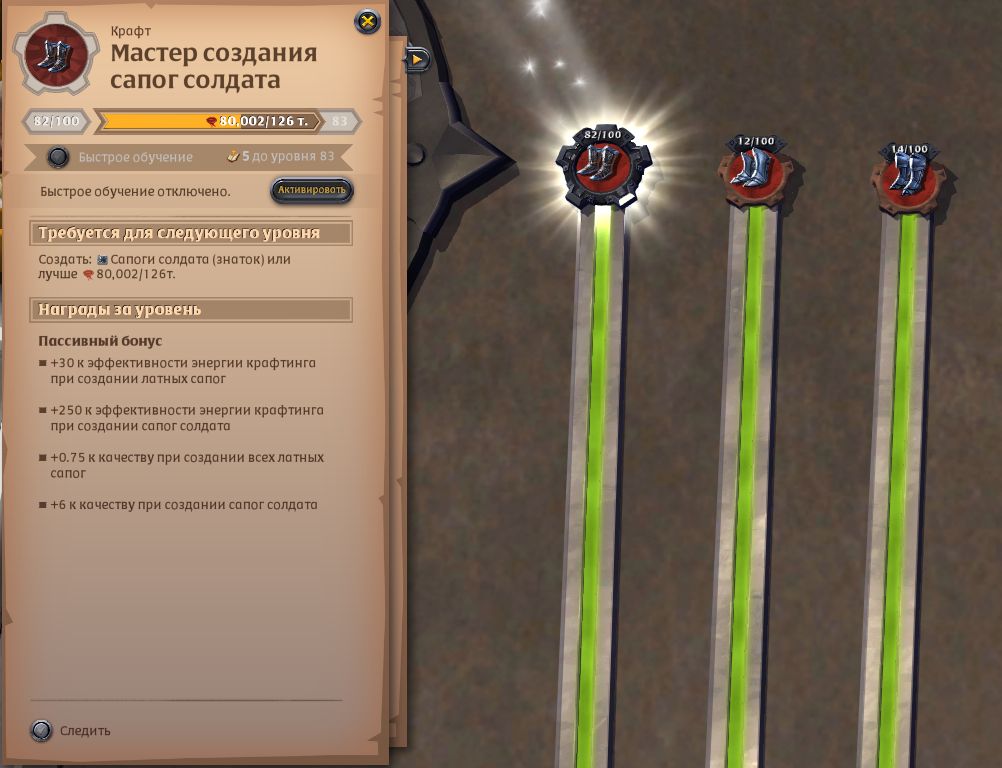Click the yellow arrow tab beside panel
This screenshot has height=768, width=1002.
coord(417,60)
